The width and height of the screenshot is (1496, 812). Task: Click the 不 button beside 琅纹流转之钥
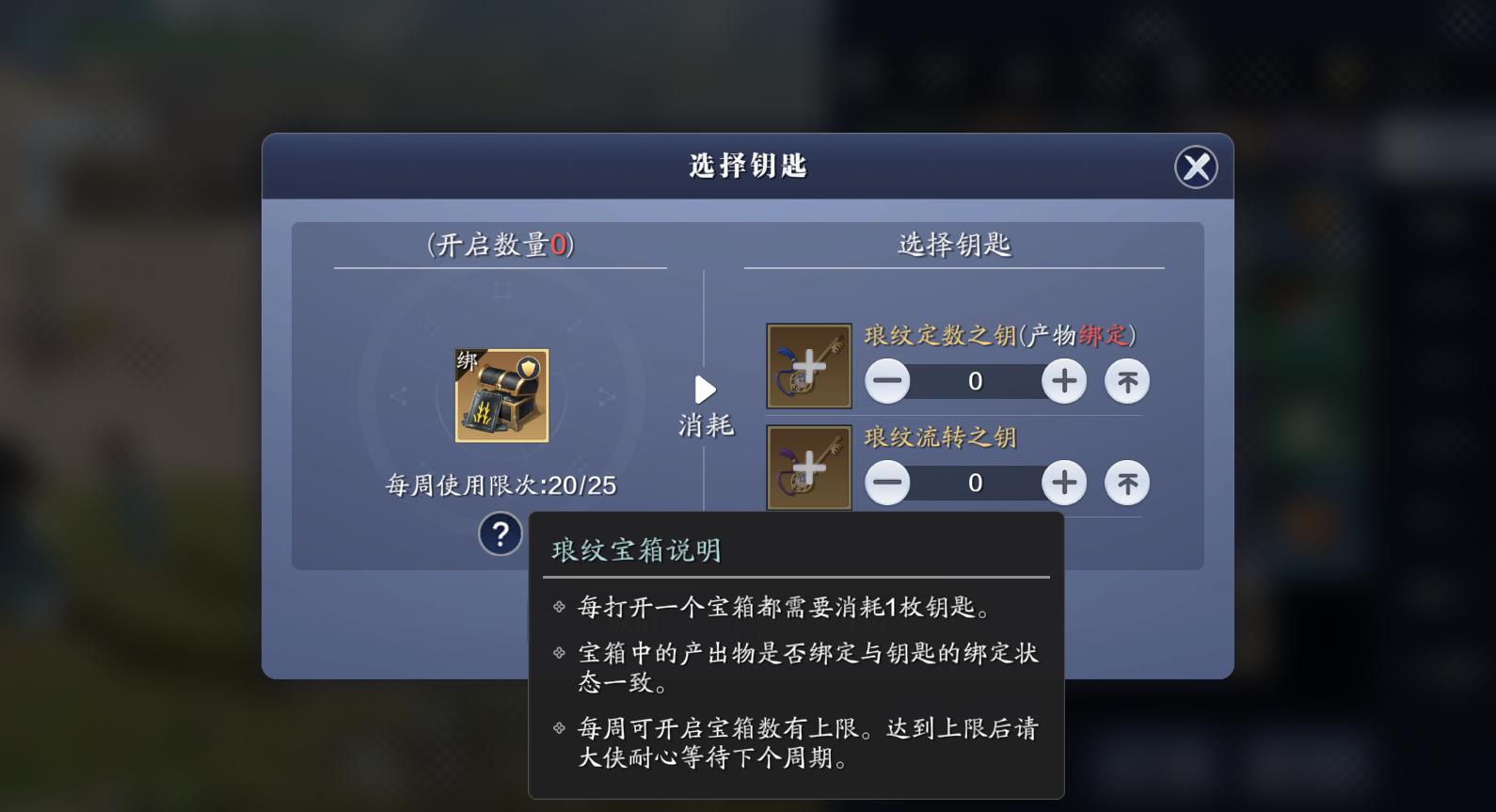[1126, 482]
